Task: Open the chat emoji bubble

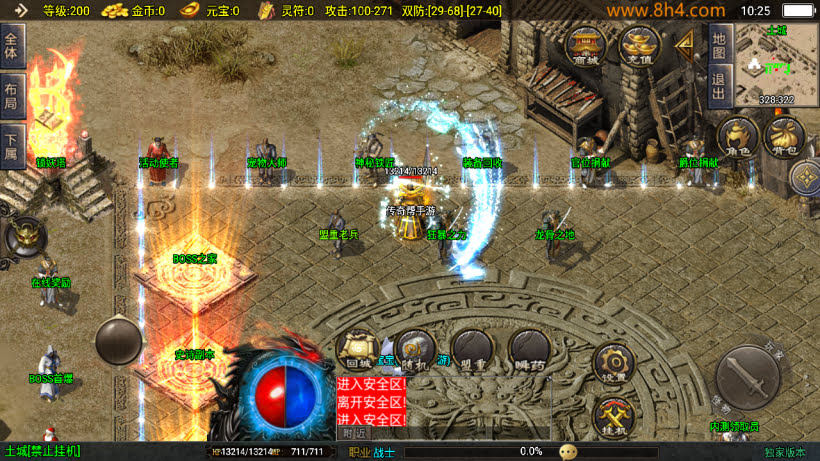Action: [x=568, y=452]
